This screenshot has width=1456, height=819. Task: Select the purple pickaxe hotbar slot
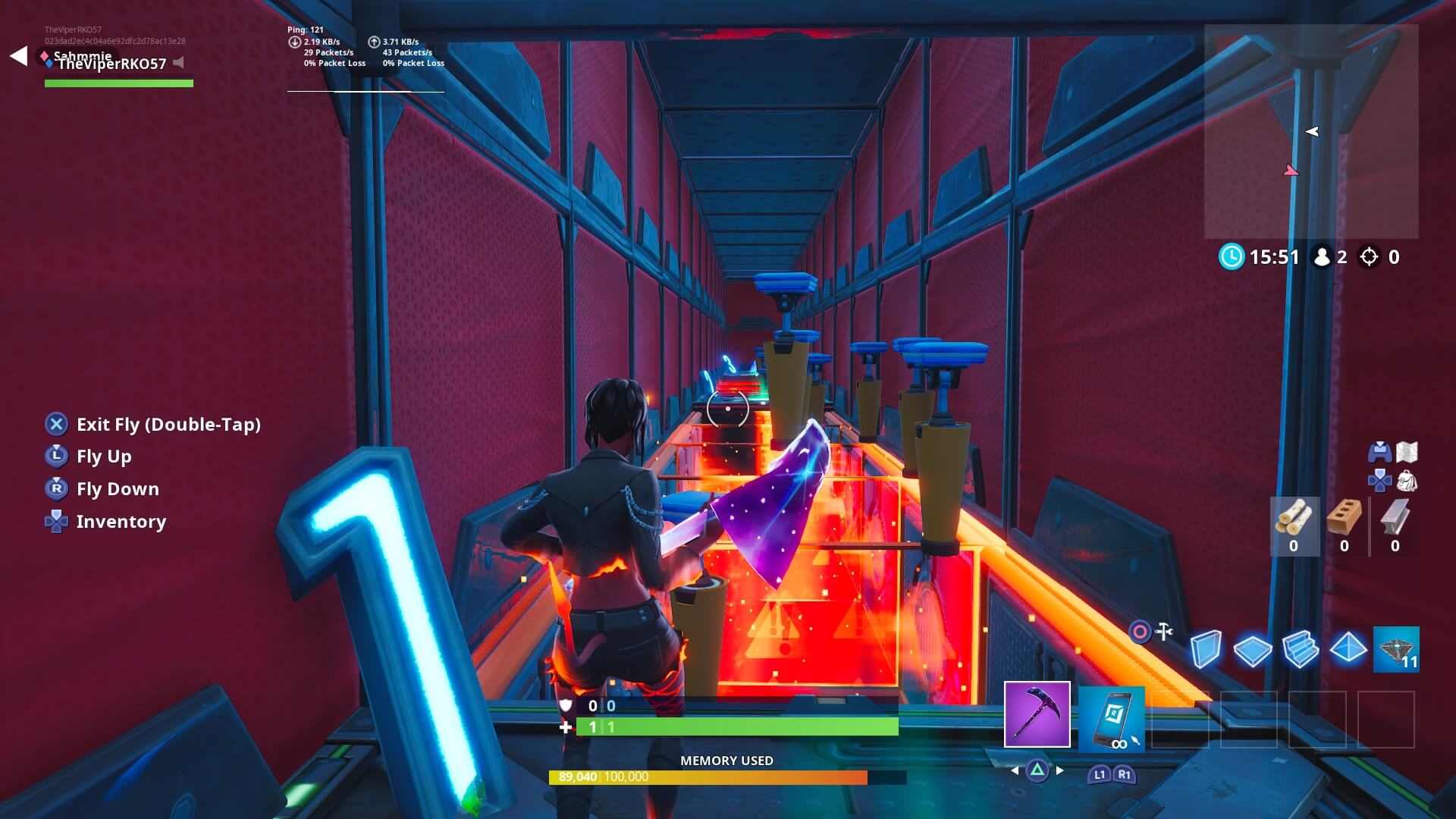(1037, 714)
